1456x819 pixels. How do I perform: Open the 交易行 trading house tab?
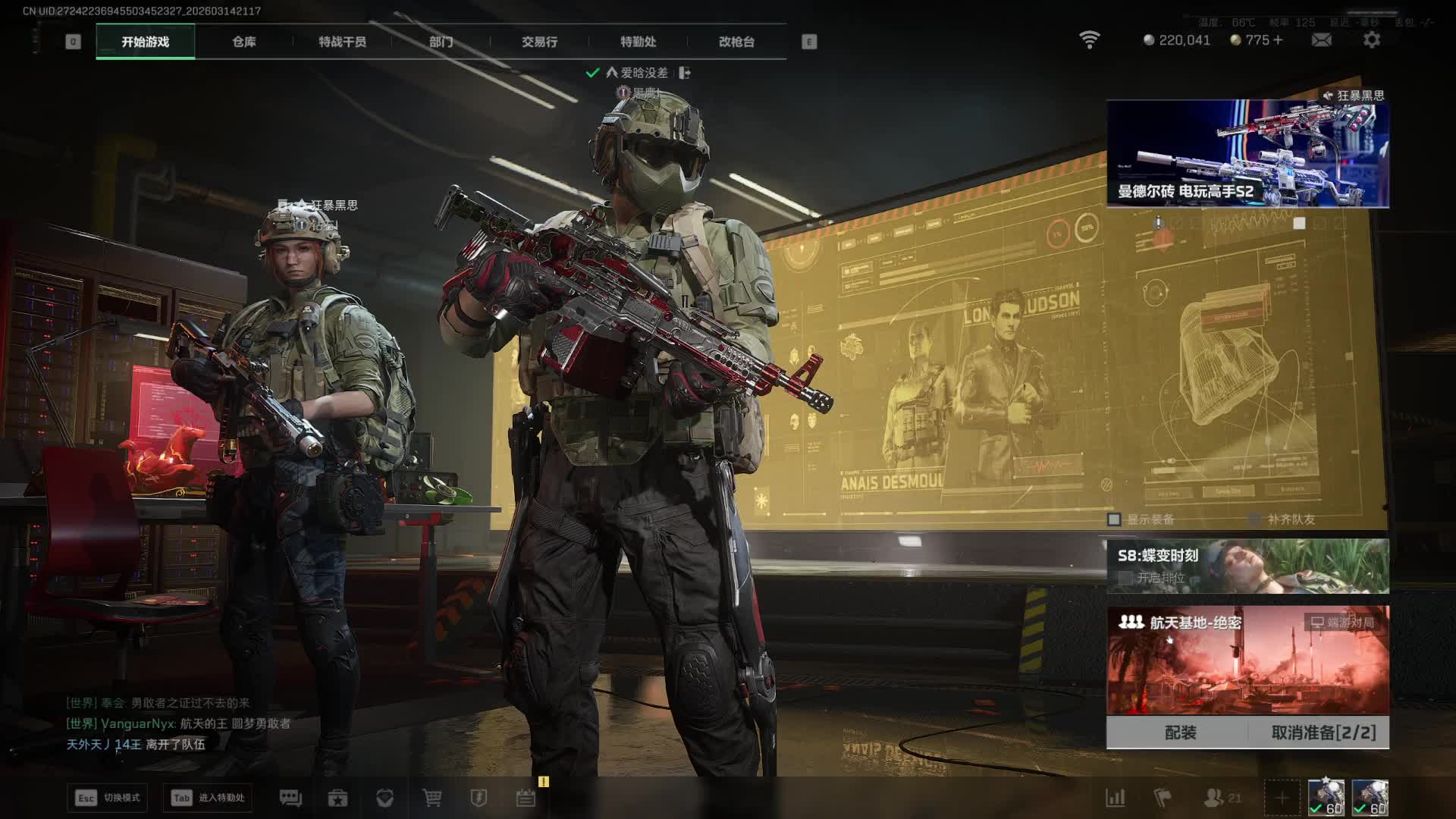tap(539, 42)
